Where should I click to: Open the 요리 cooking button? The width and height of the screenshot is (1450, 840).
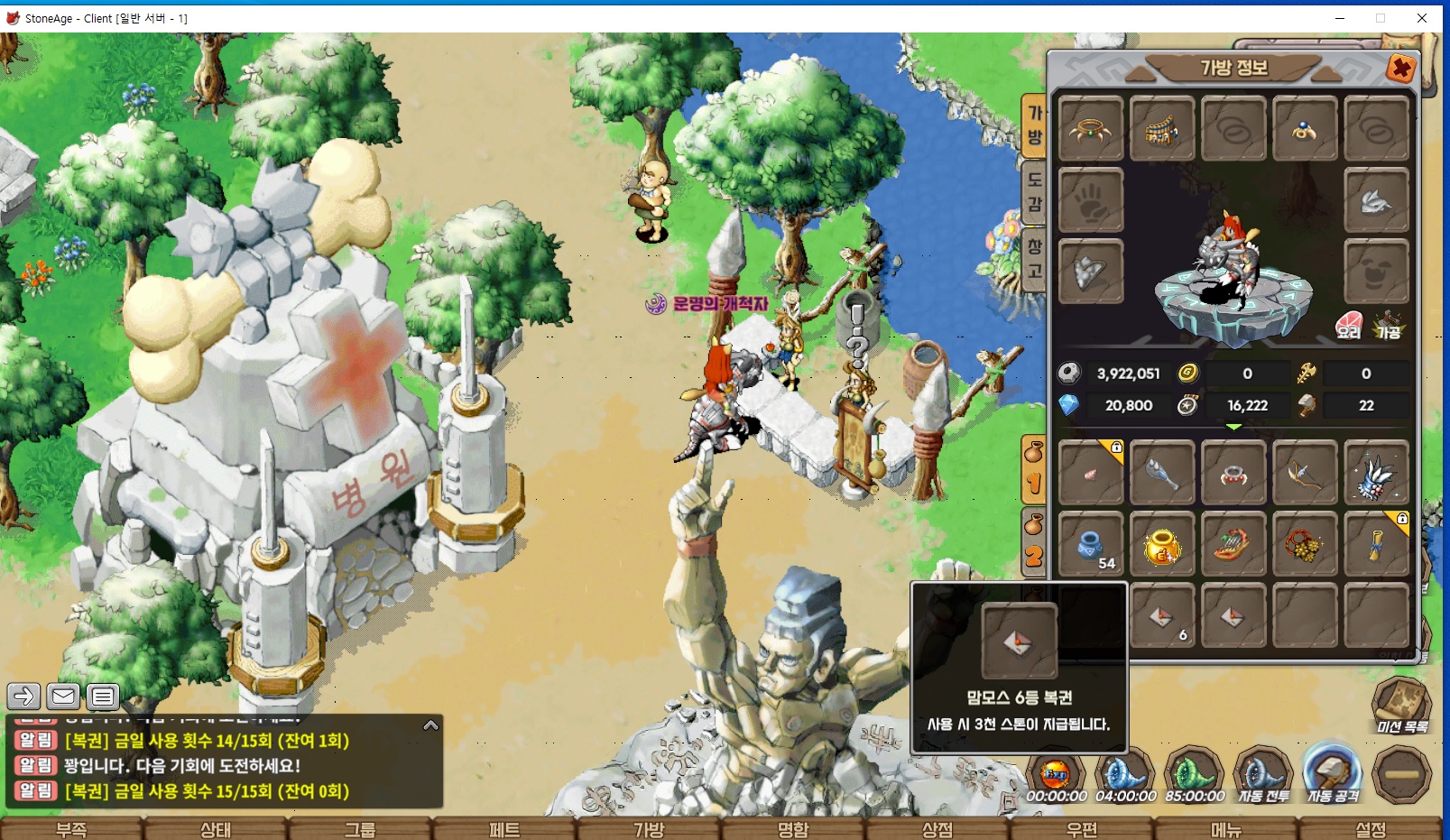pos(1349,326)
